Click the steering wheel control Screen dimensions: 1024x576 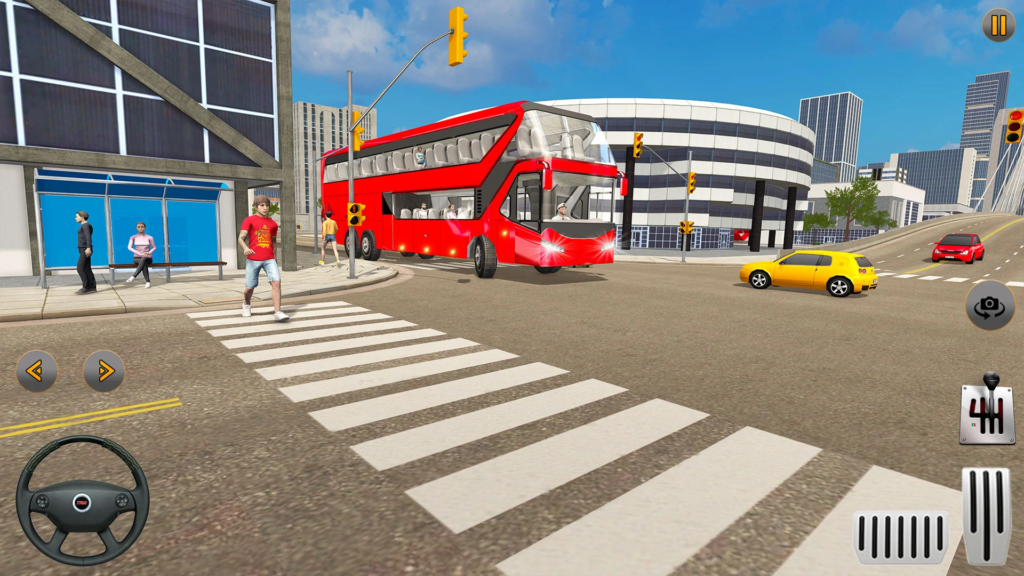[x=82, y=500]
